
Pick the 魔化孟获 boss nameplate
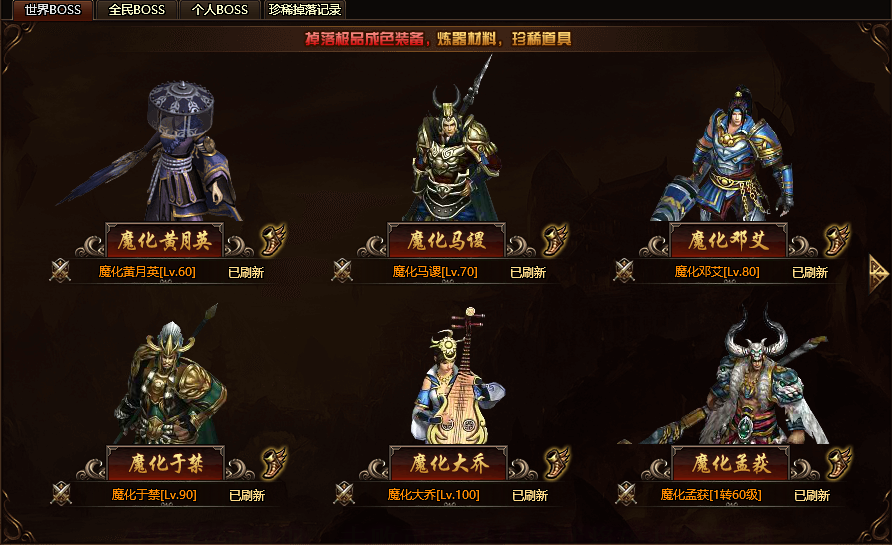729,463
